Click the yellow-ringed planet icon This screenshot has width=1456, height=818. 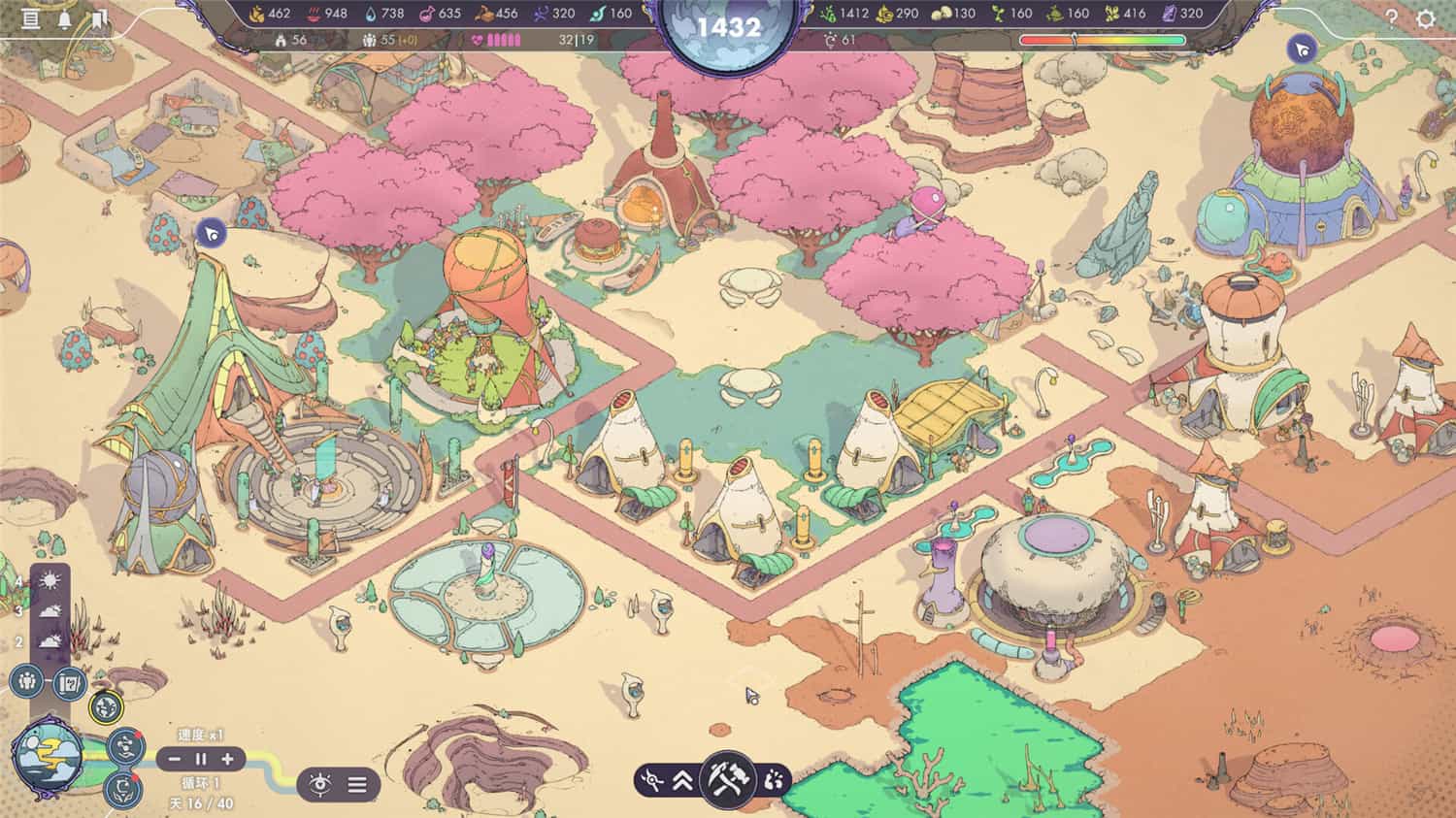[106, 705]
